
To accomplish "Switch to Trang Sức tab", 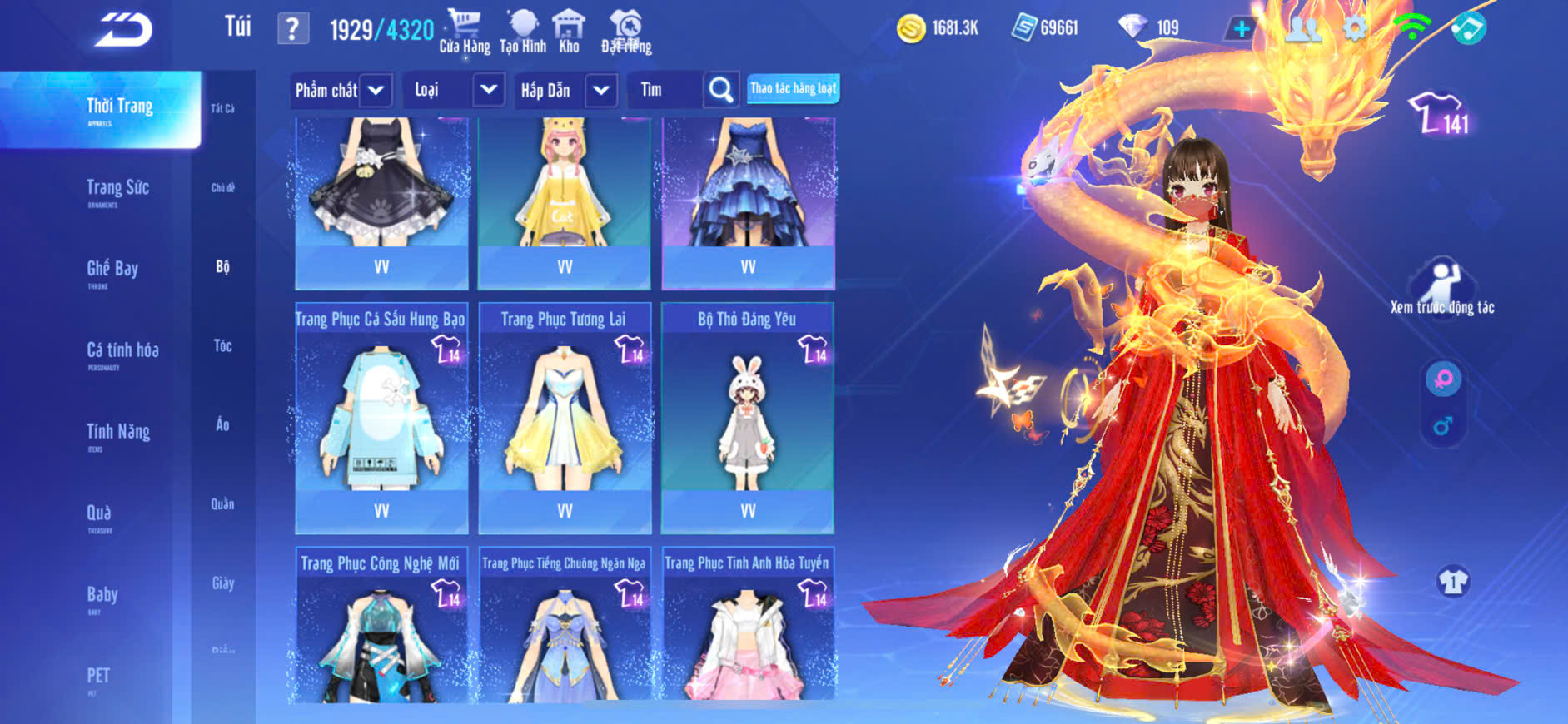I will (x=117, y=191).
